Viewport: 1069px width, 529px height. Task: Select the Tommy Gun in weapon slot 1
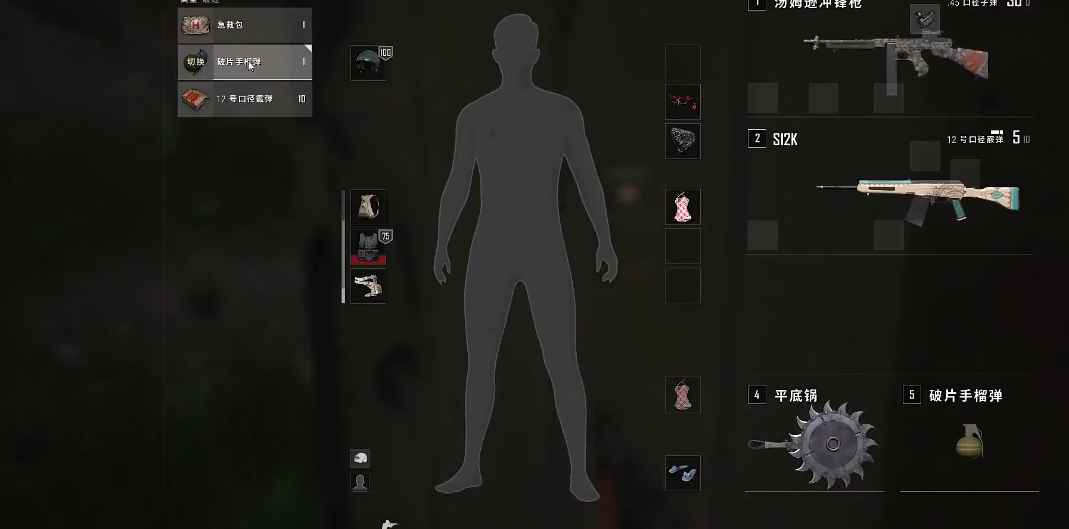[893, 55]
